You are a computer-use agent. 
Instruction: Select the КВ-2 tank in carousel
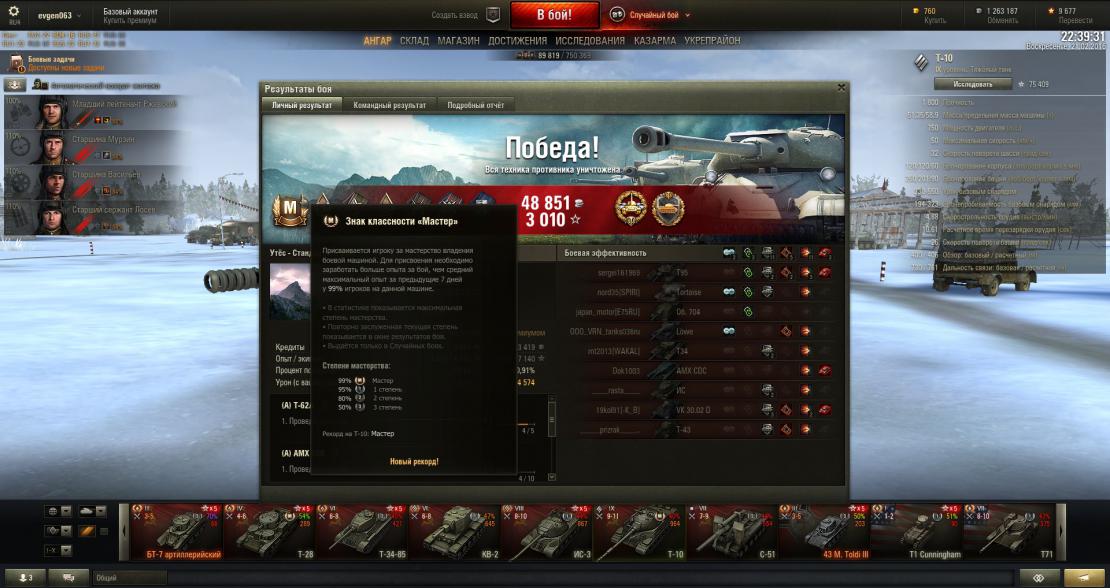[462, 530]
